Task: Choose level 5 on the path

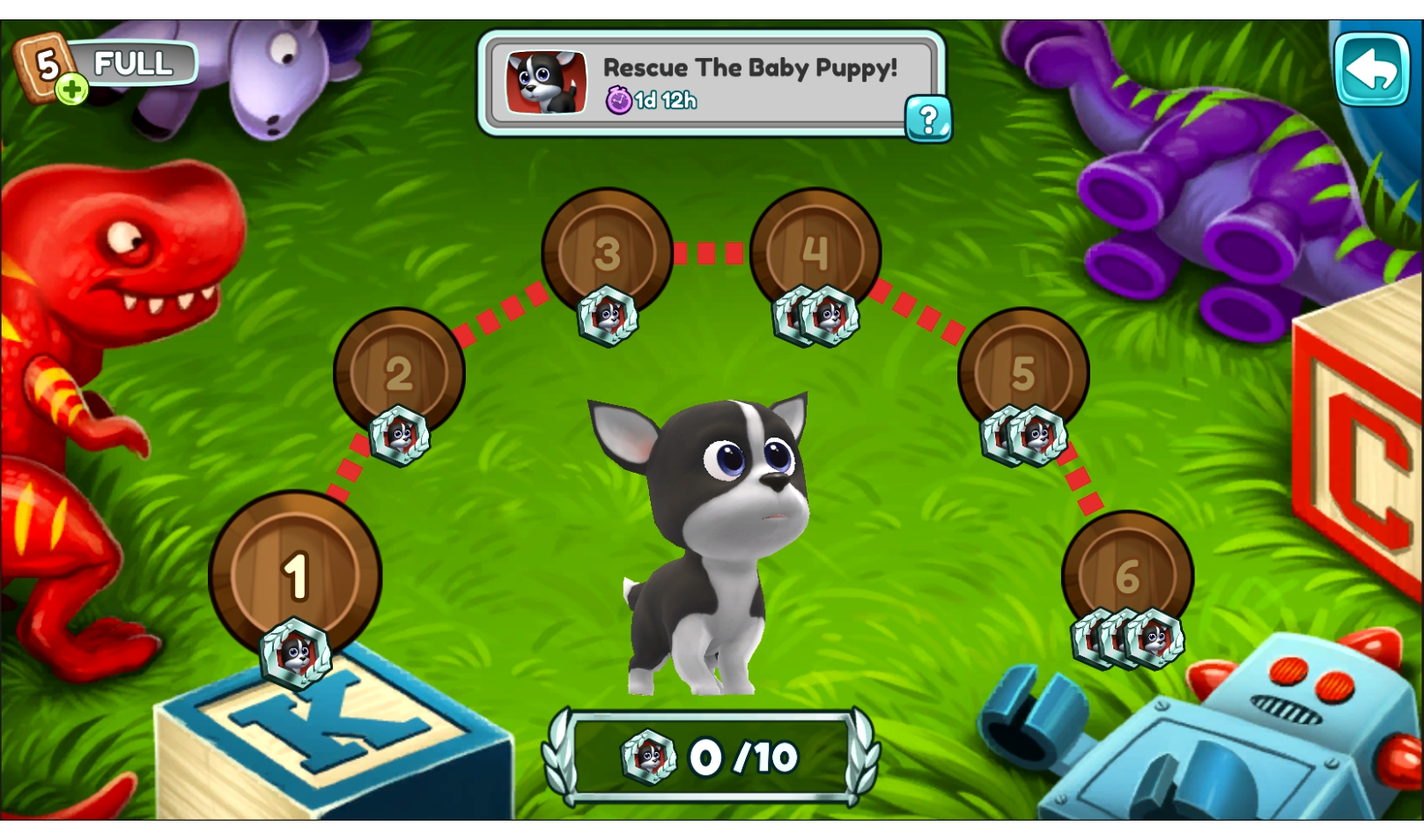Action: point(1022,372)
